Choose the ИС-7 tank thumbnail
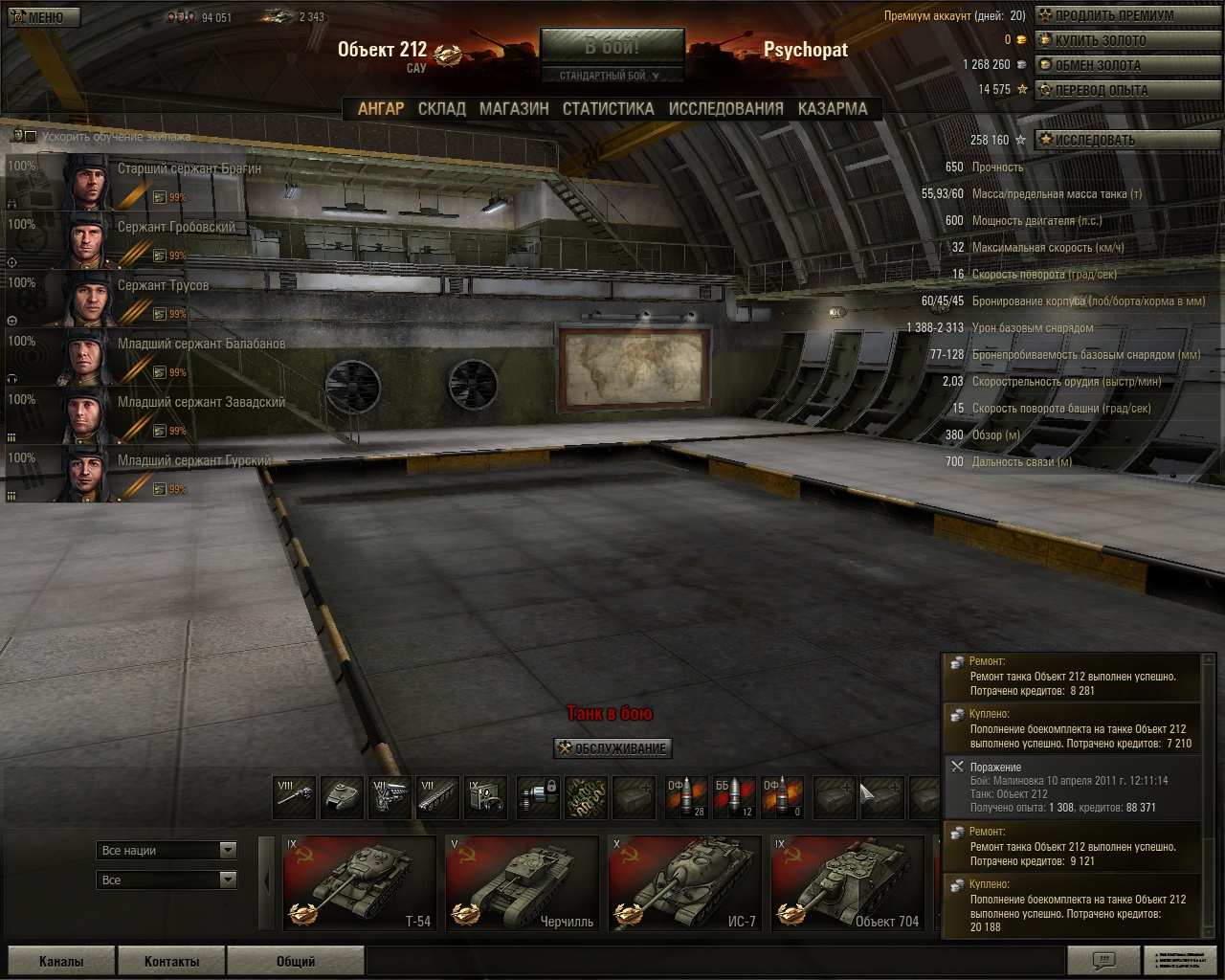Image resolution: width=1225 pixels, height=980 pixels. click(684, 882)
